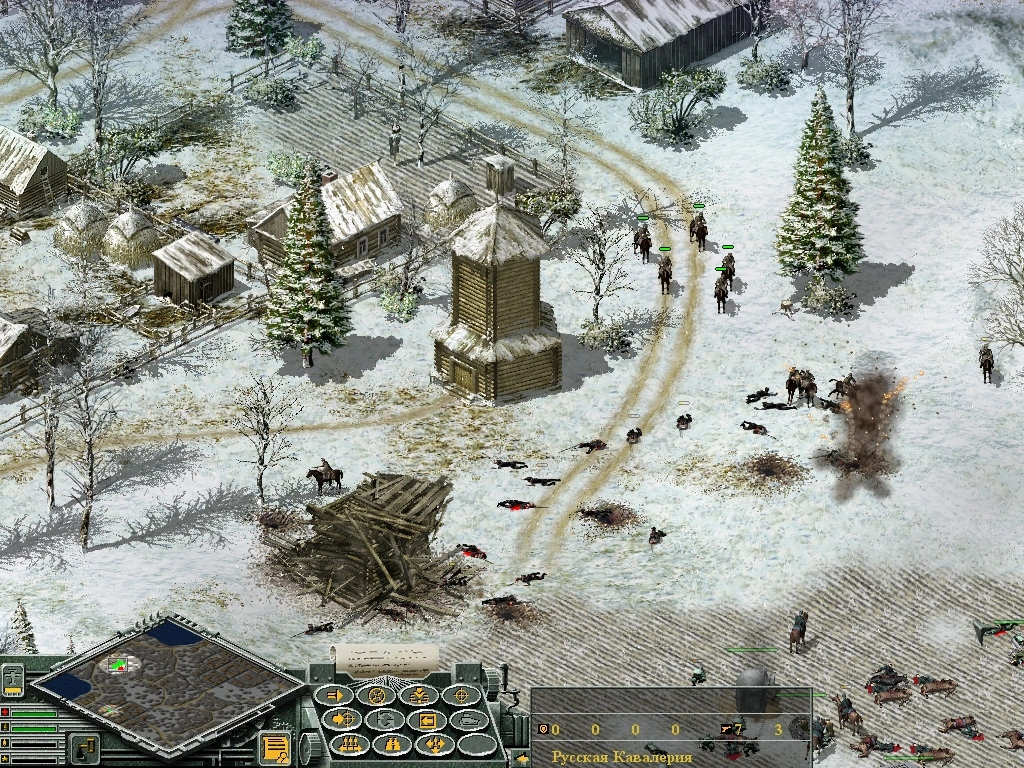
Task: Open the mission objectives document icon
Action: 274,747
